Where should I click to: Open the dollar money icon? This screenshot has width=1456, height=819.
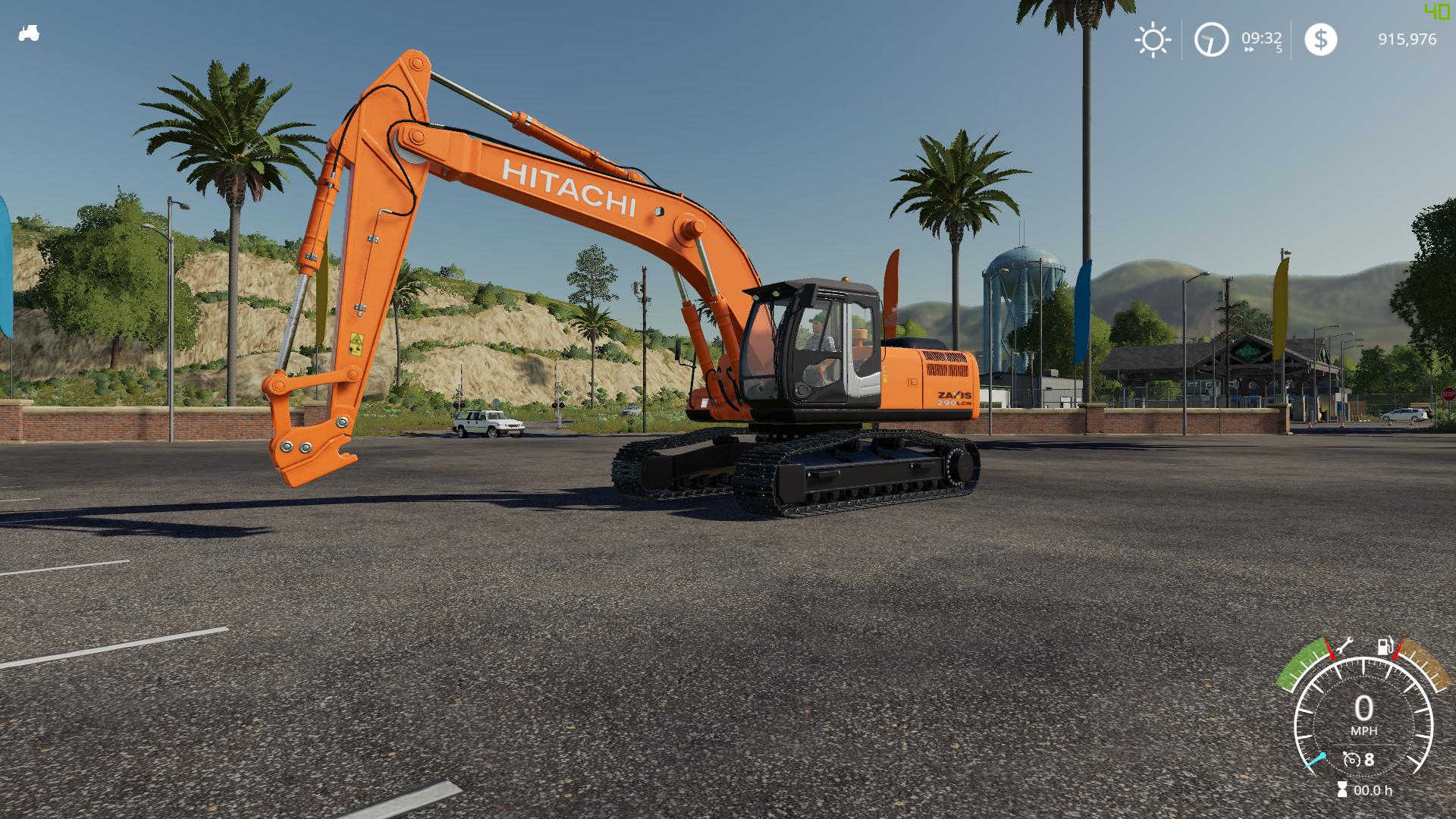(x=1320, y=39)
